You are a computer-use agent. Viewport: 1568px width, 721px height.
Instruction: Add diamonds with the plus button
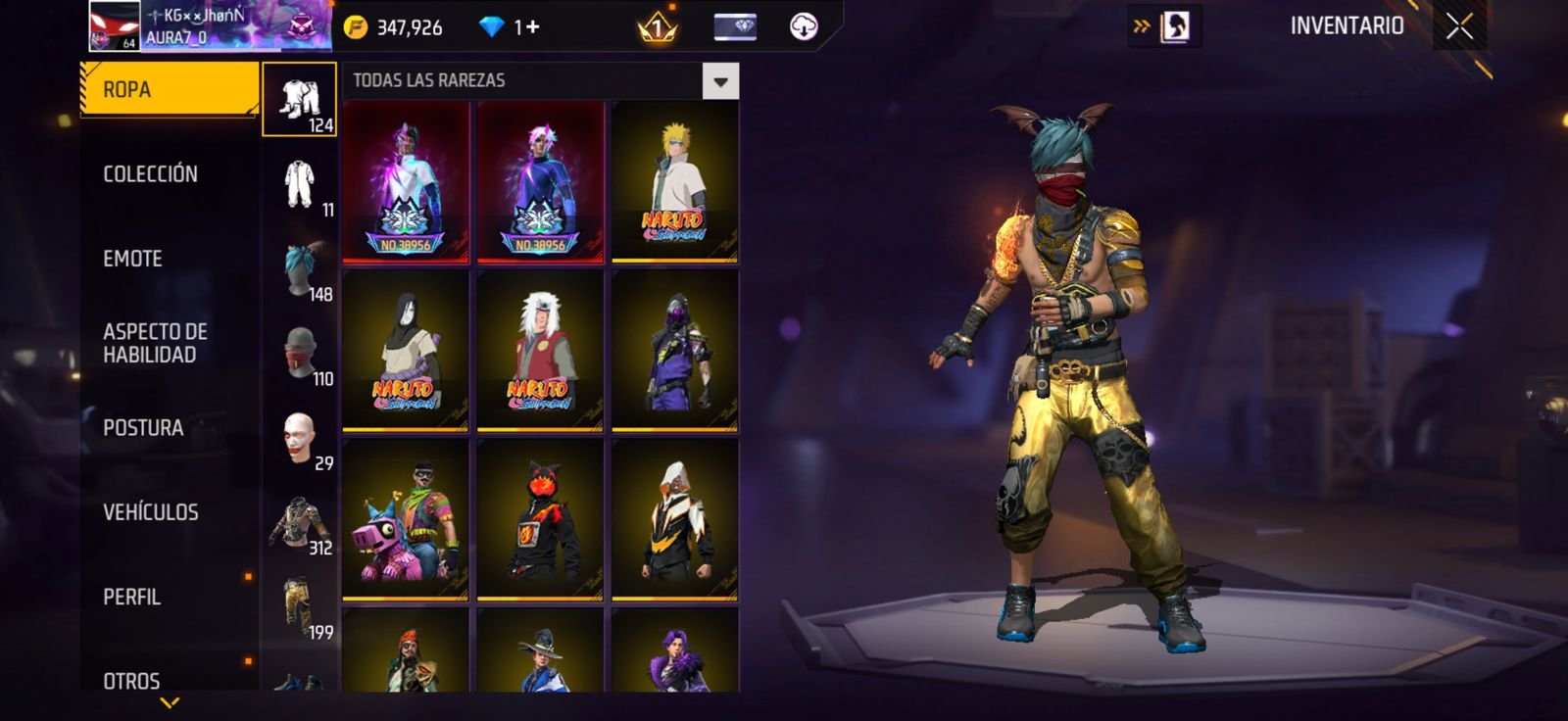point(533,26)
